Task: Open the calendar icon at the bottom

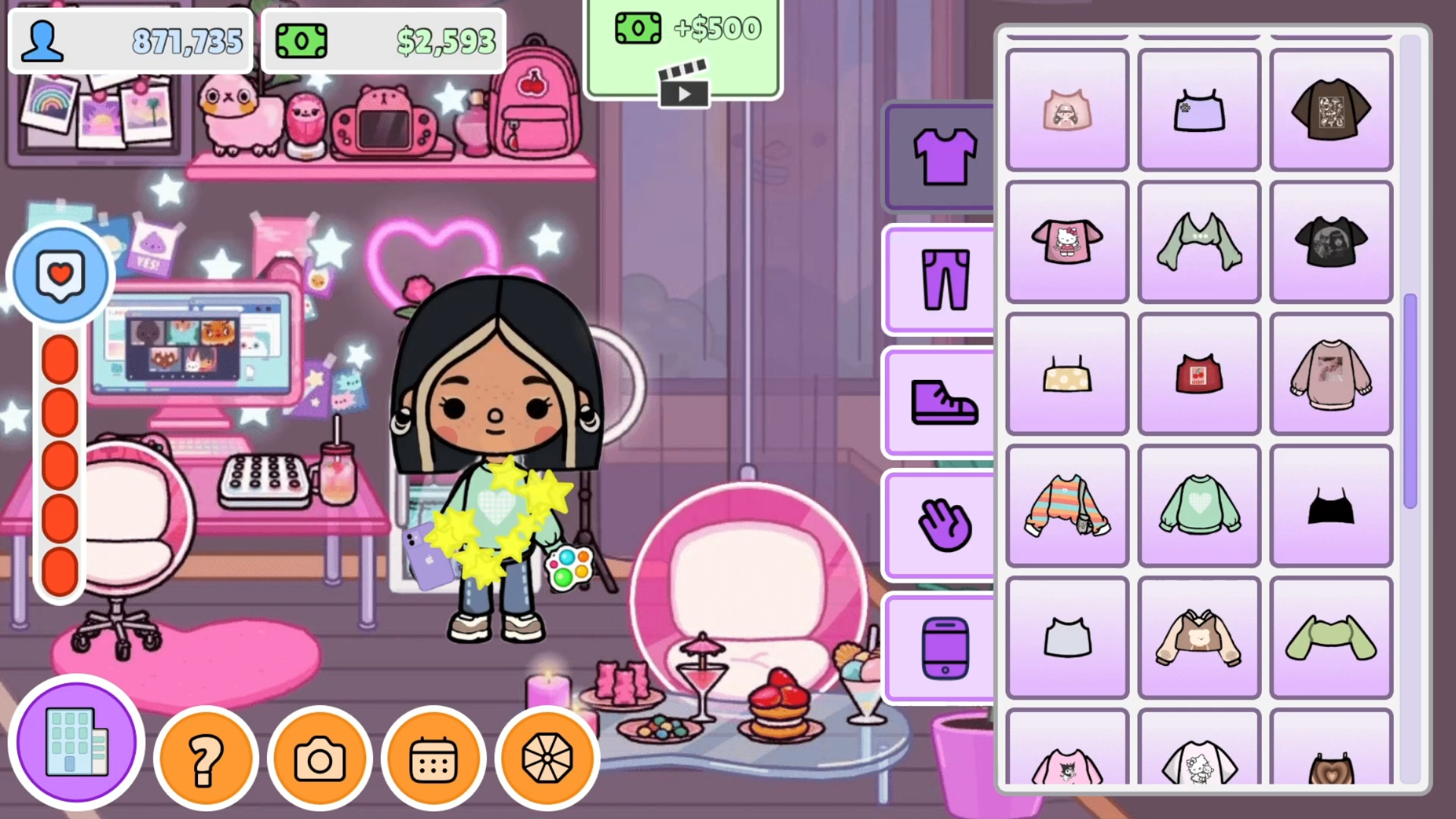Action: click(x=433, y=758)
